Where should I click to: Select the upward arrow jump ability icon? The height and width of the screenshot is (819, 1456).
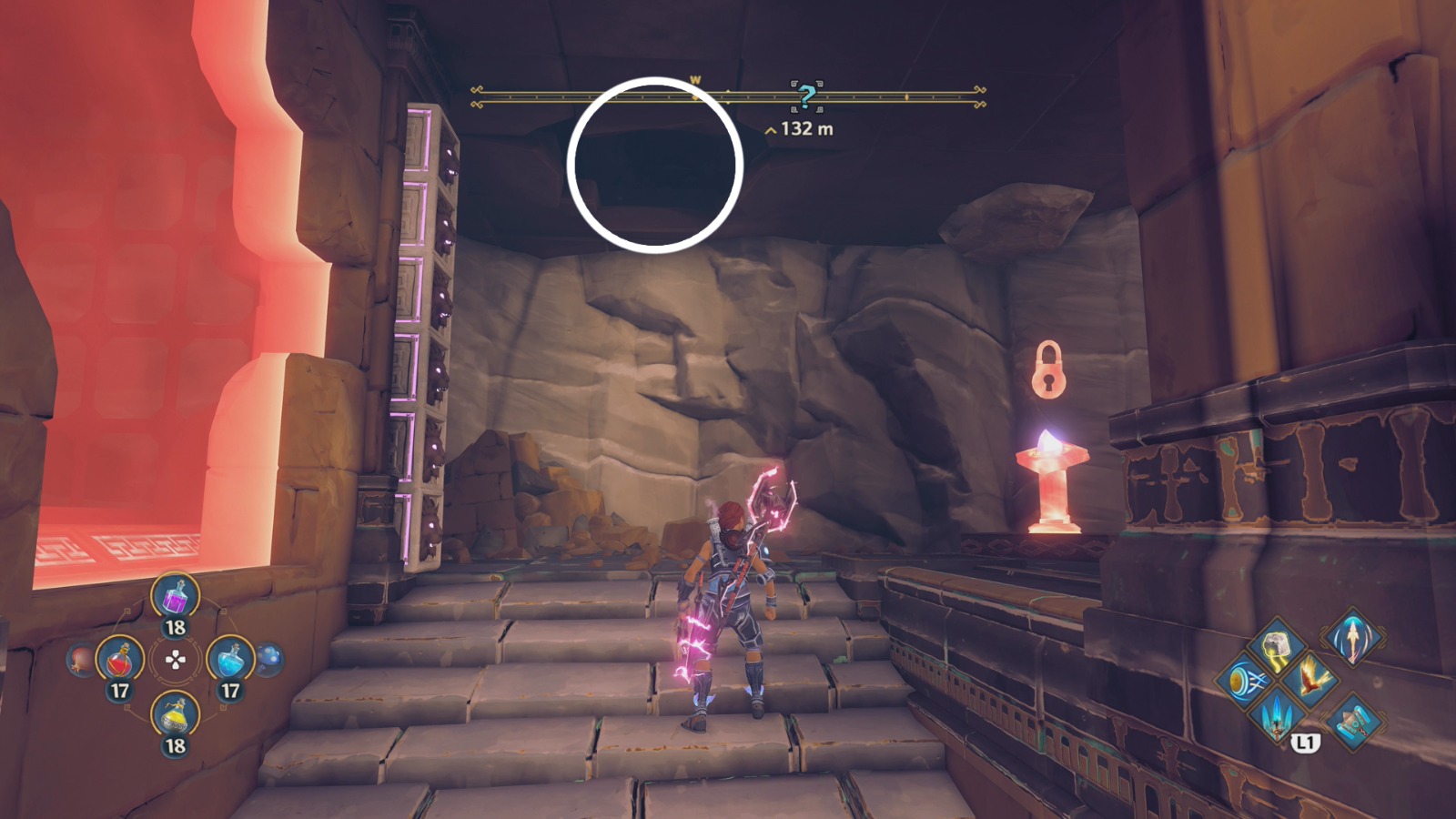coord(1353,639)
